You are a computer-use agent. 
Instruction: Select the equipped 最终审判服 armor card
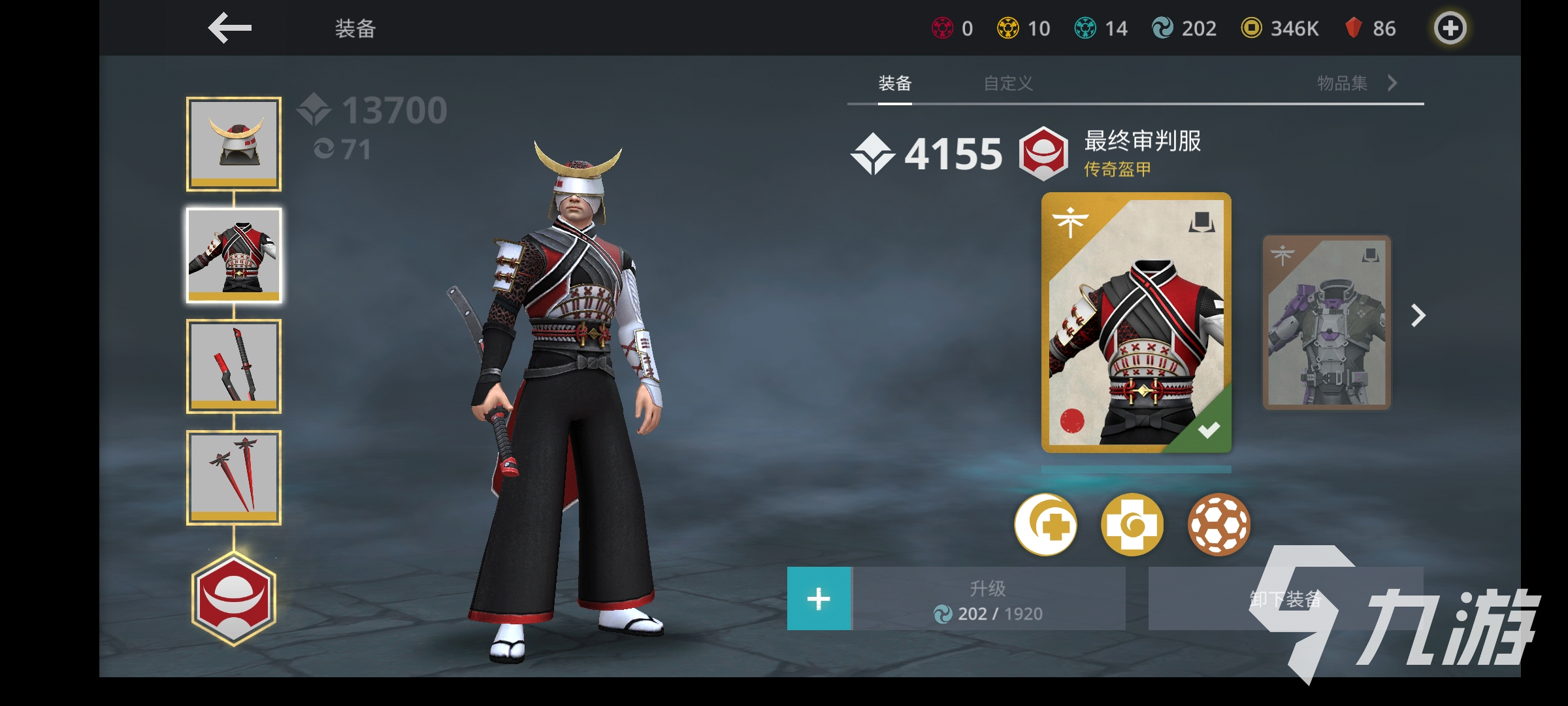[1136, 322]
